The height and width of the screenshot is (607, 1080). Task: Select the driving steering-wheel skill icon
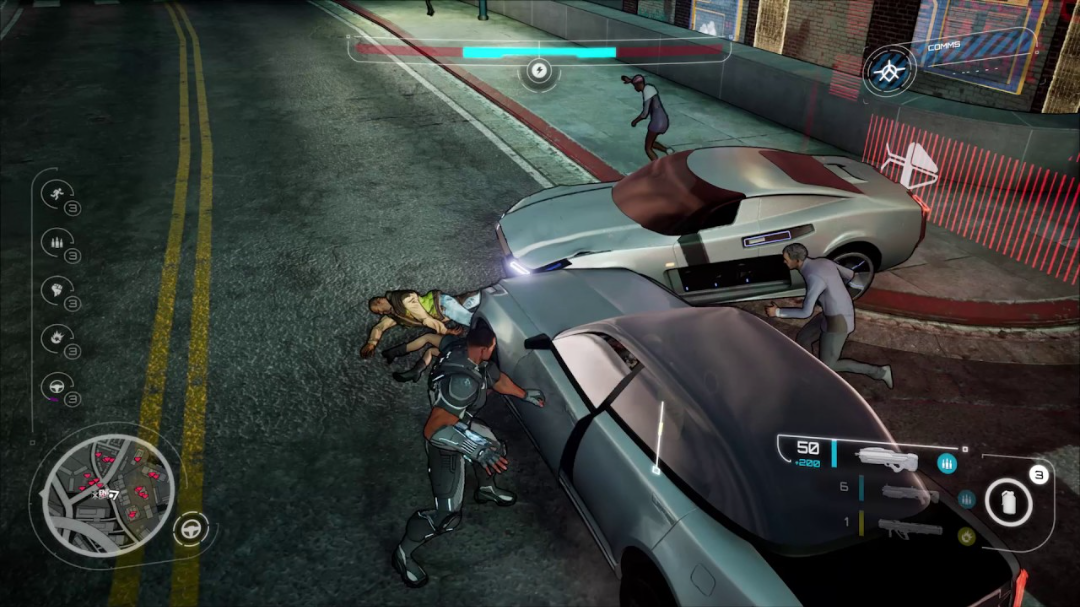[x=56, y=385]
